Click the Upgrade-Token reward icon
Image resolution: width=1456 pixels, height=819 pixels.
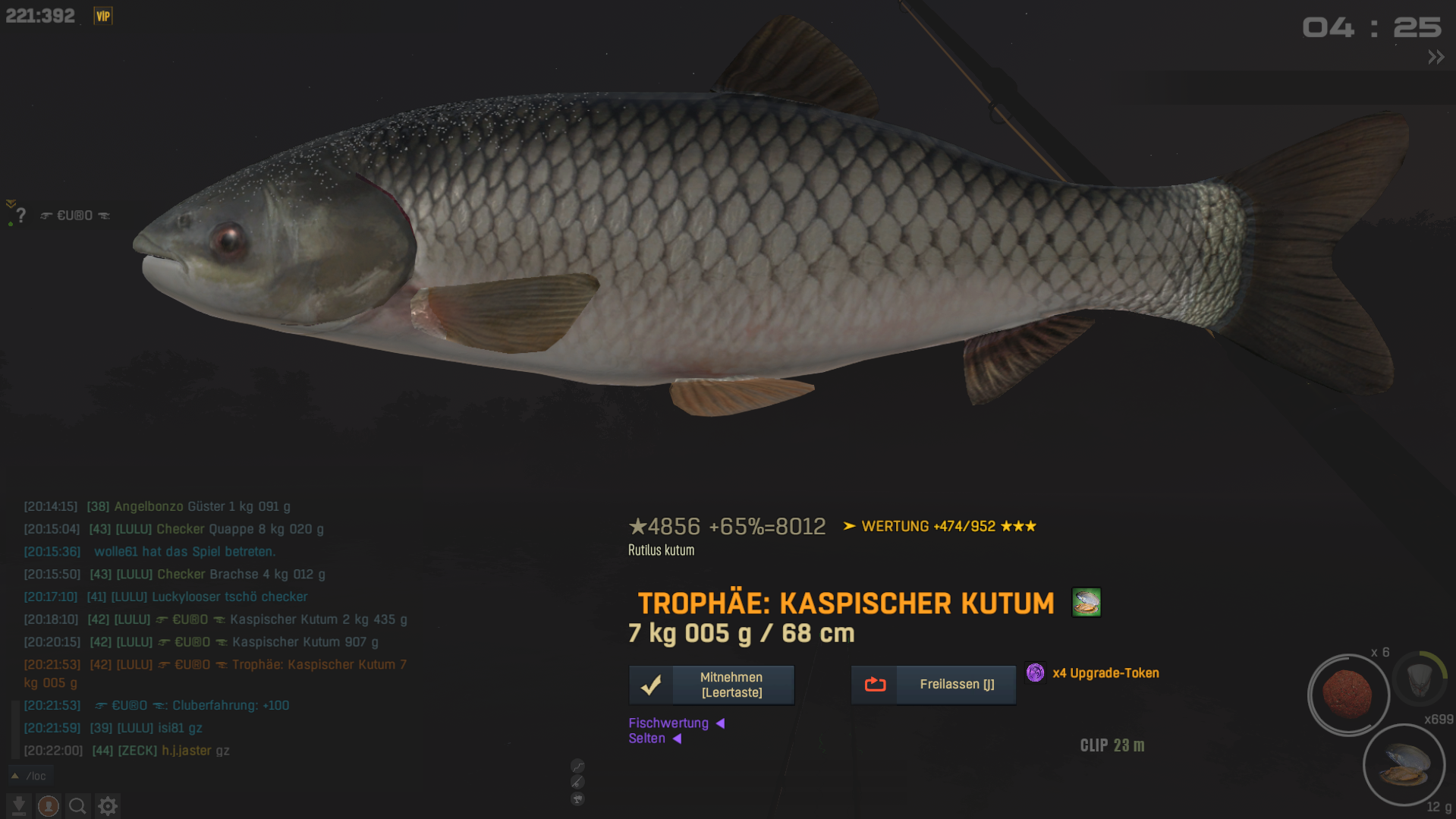coord(1035,673)
